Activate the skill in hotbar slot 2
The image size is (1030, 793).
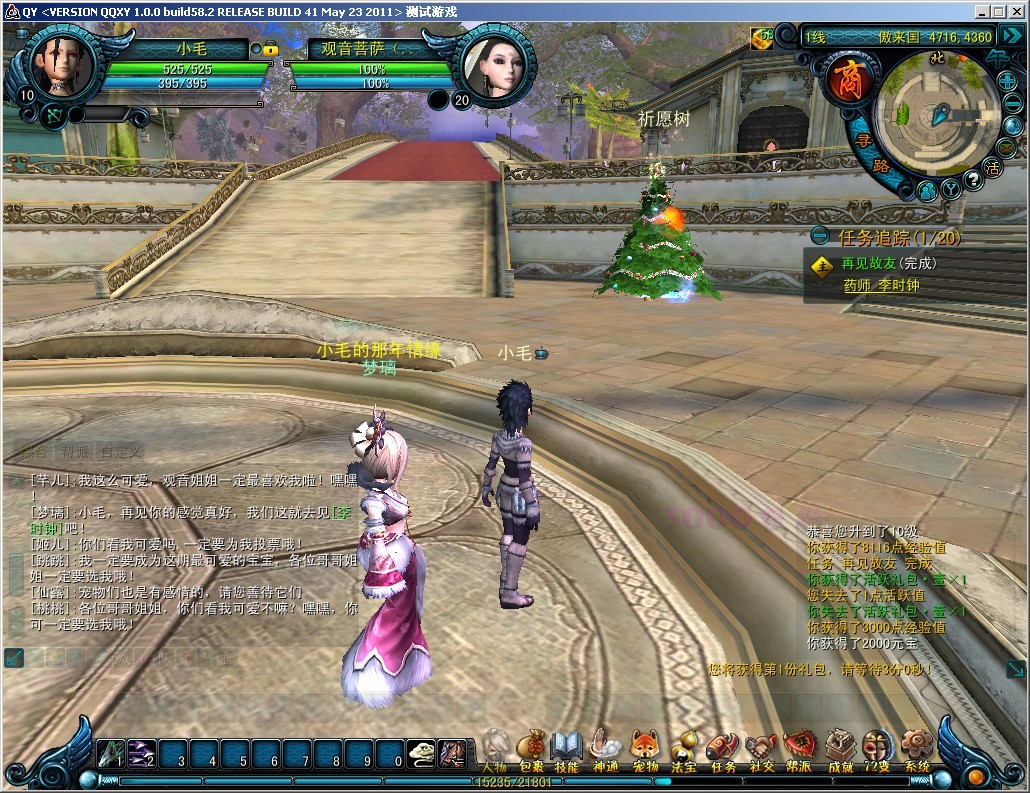(143, 752)
